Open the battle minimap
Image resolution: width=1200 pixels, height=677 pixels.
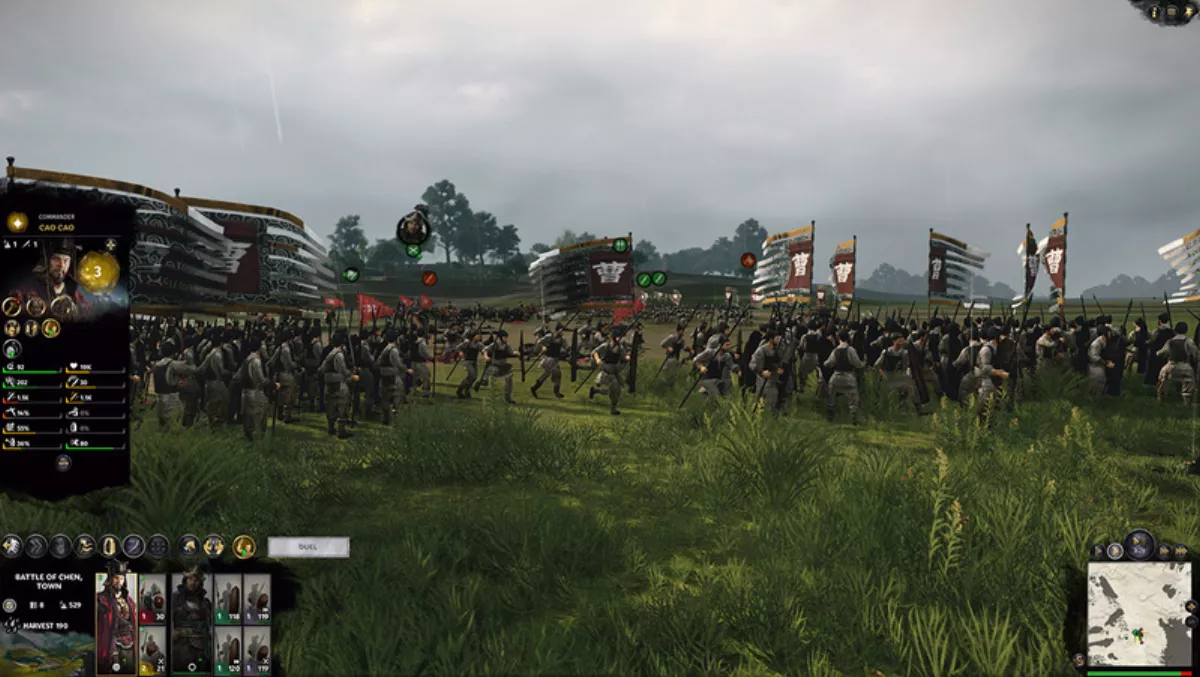pos(1139,613)
